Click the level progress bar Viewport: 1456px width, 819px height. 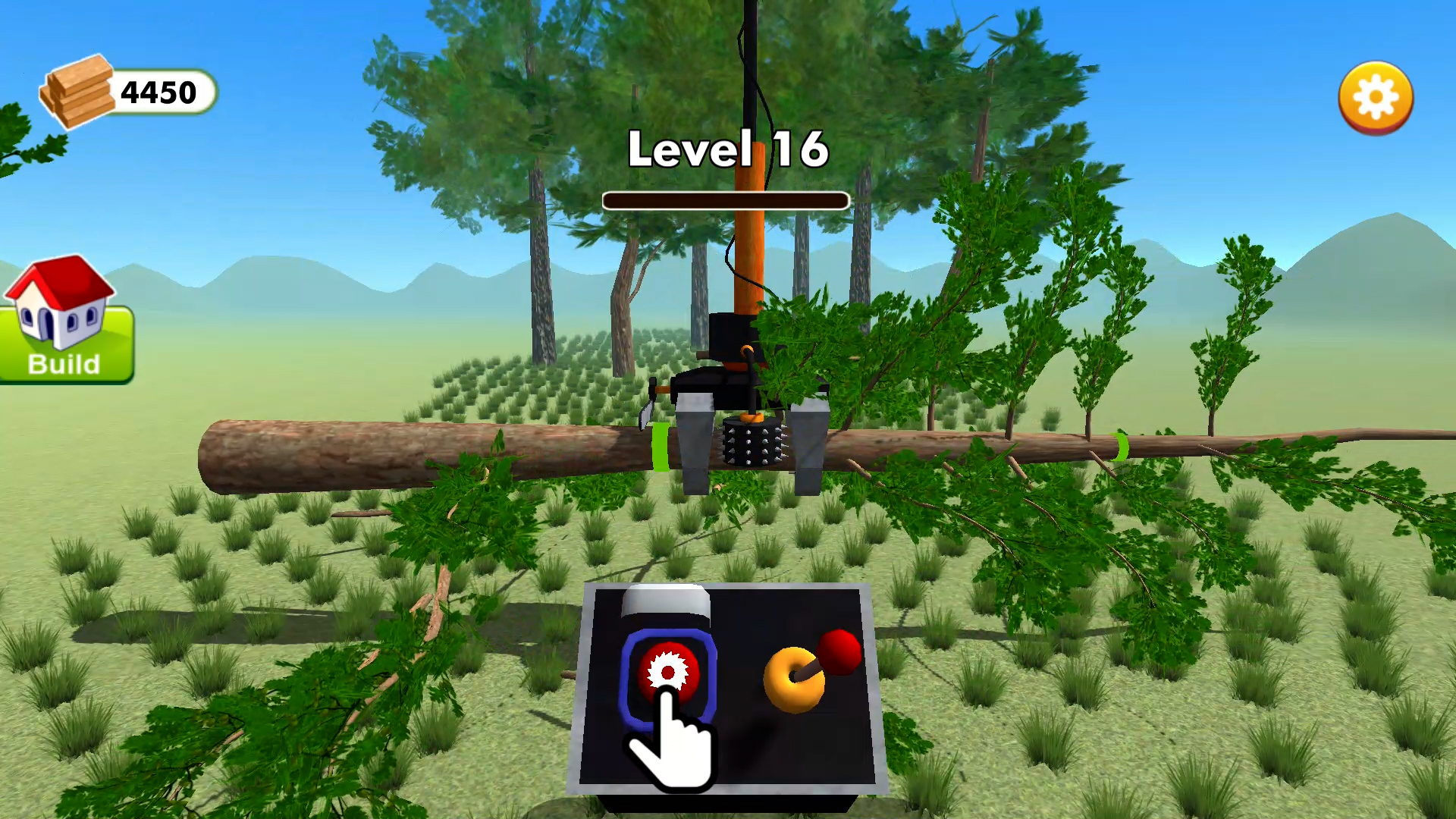(x=725, y=199)
